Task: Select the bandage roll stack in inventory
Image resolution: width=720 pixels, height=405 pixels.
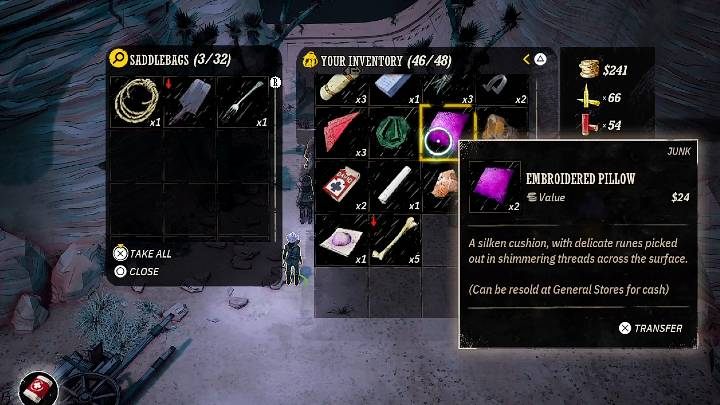Action: tap(341, 86)
